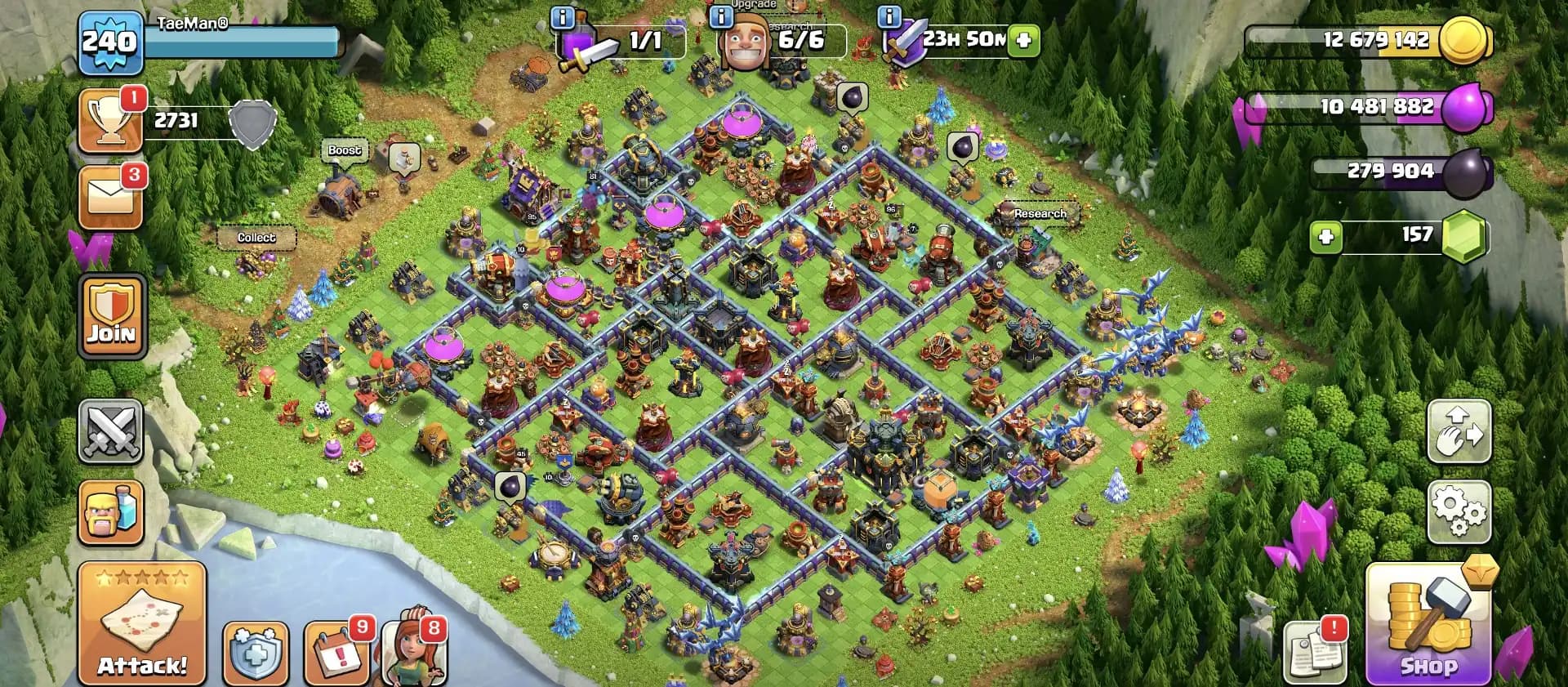Tap the green plus to buy gems
Viewport: 1568px width, 687px height.
click(1327, 236)
